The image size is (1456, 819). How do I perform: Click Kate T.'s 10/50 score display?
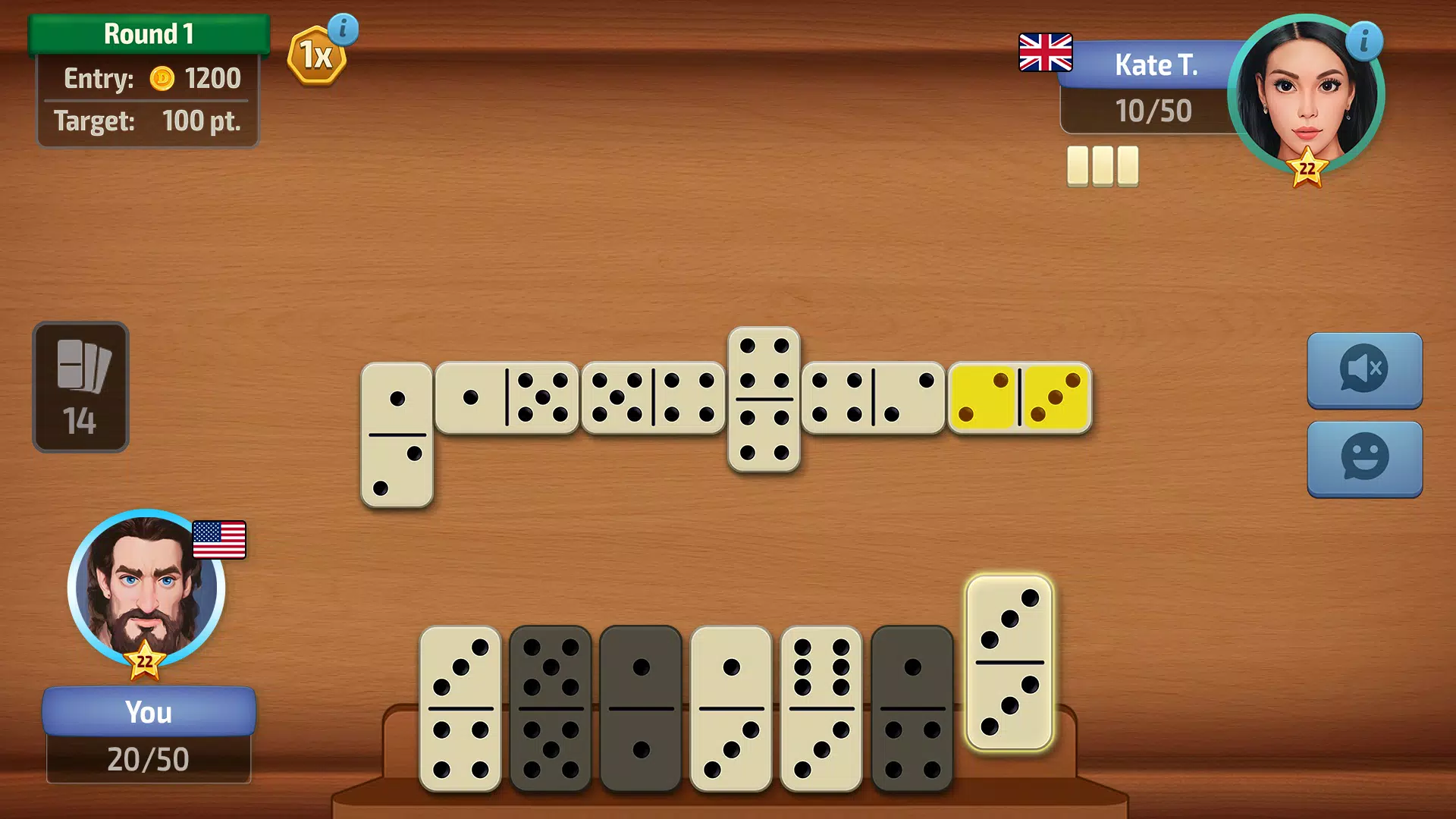point(1154,111)
